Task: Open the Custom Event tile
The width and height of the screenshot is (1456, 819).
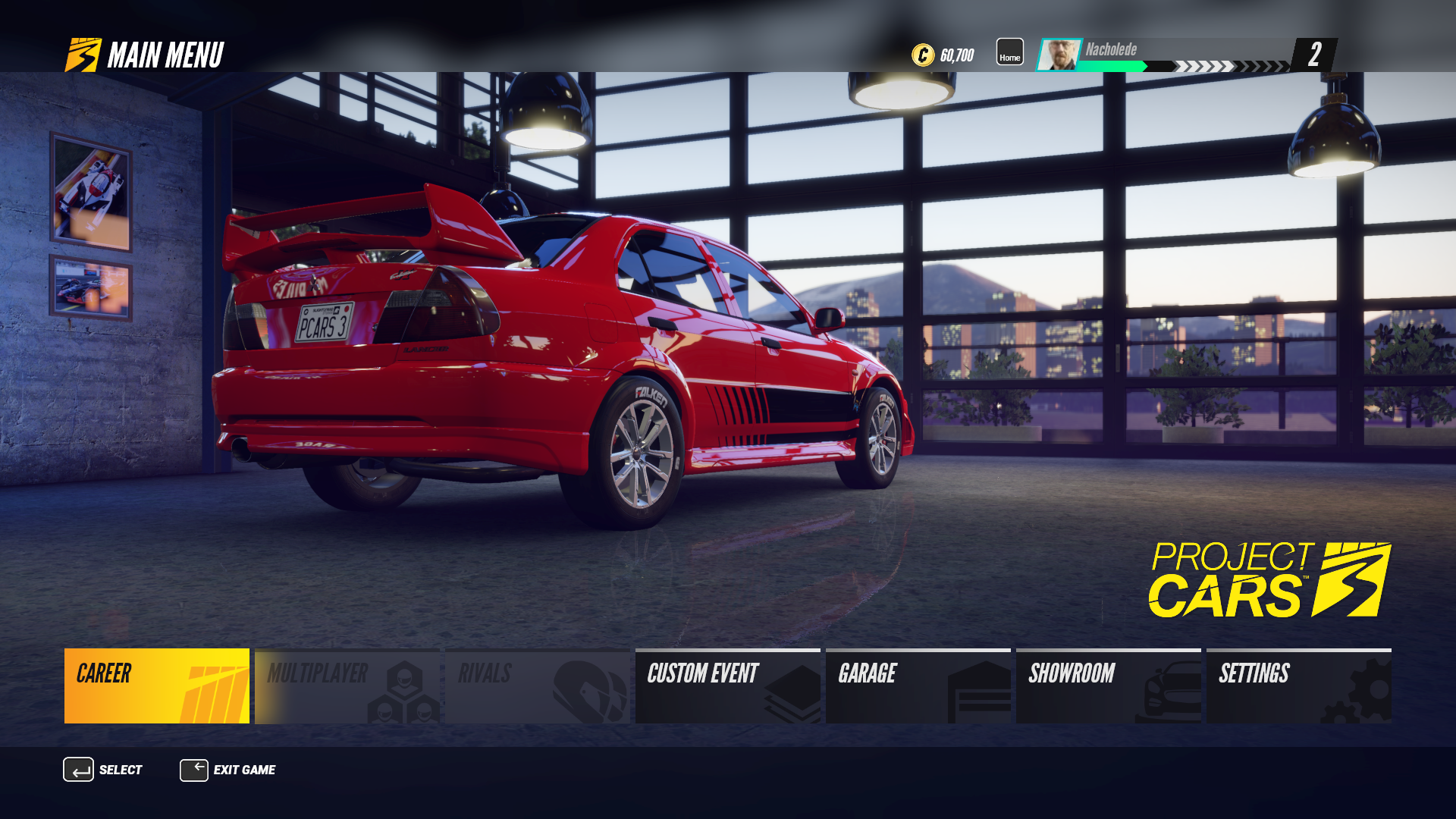Action: point(728,686)
